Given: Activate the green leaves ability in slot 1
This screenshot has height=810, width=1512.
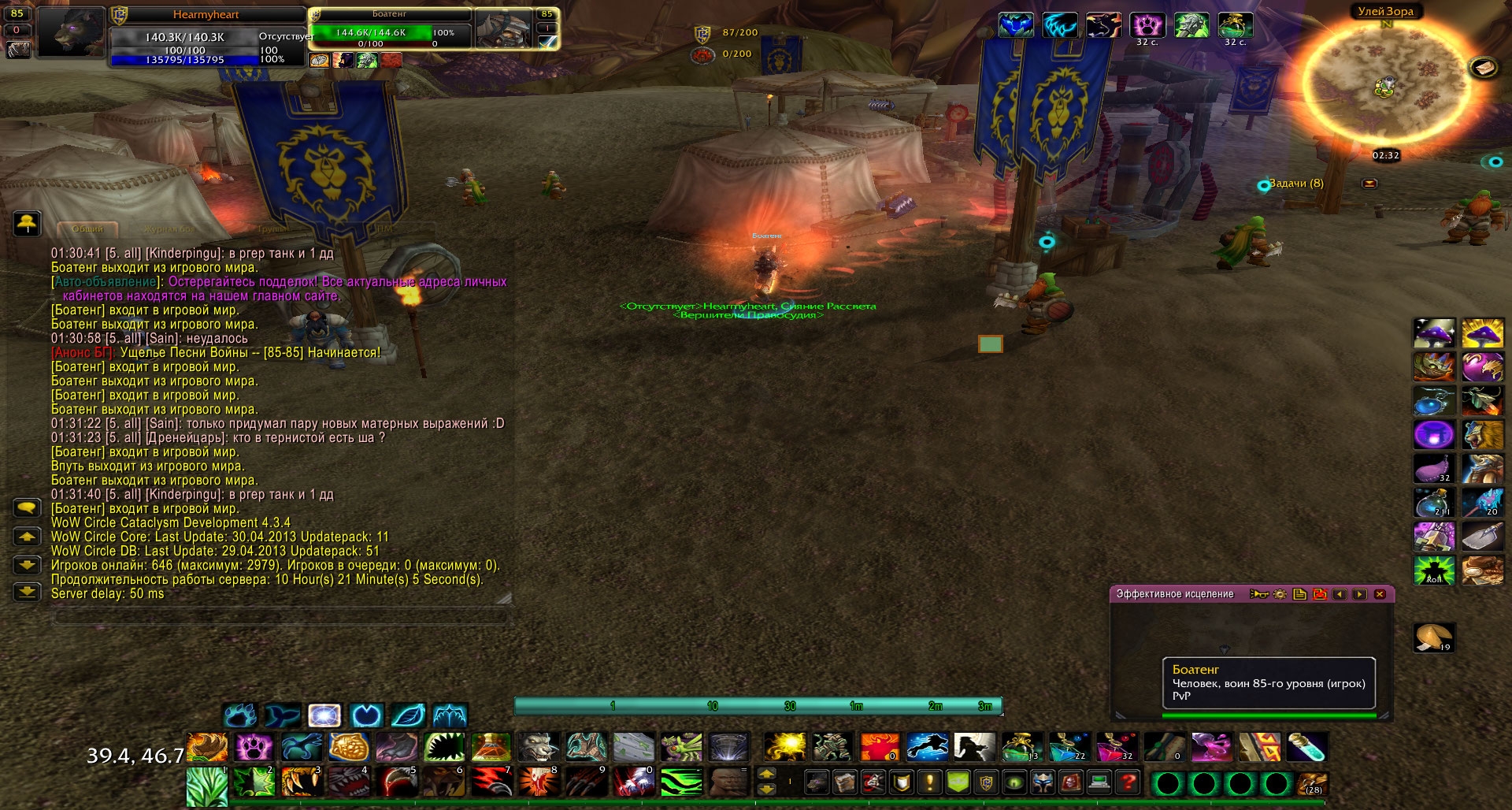Looking at the screenshot, I should pos(206,785).
